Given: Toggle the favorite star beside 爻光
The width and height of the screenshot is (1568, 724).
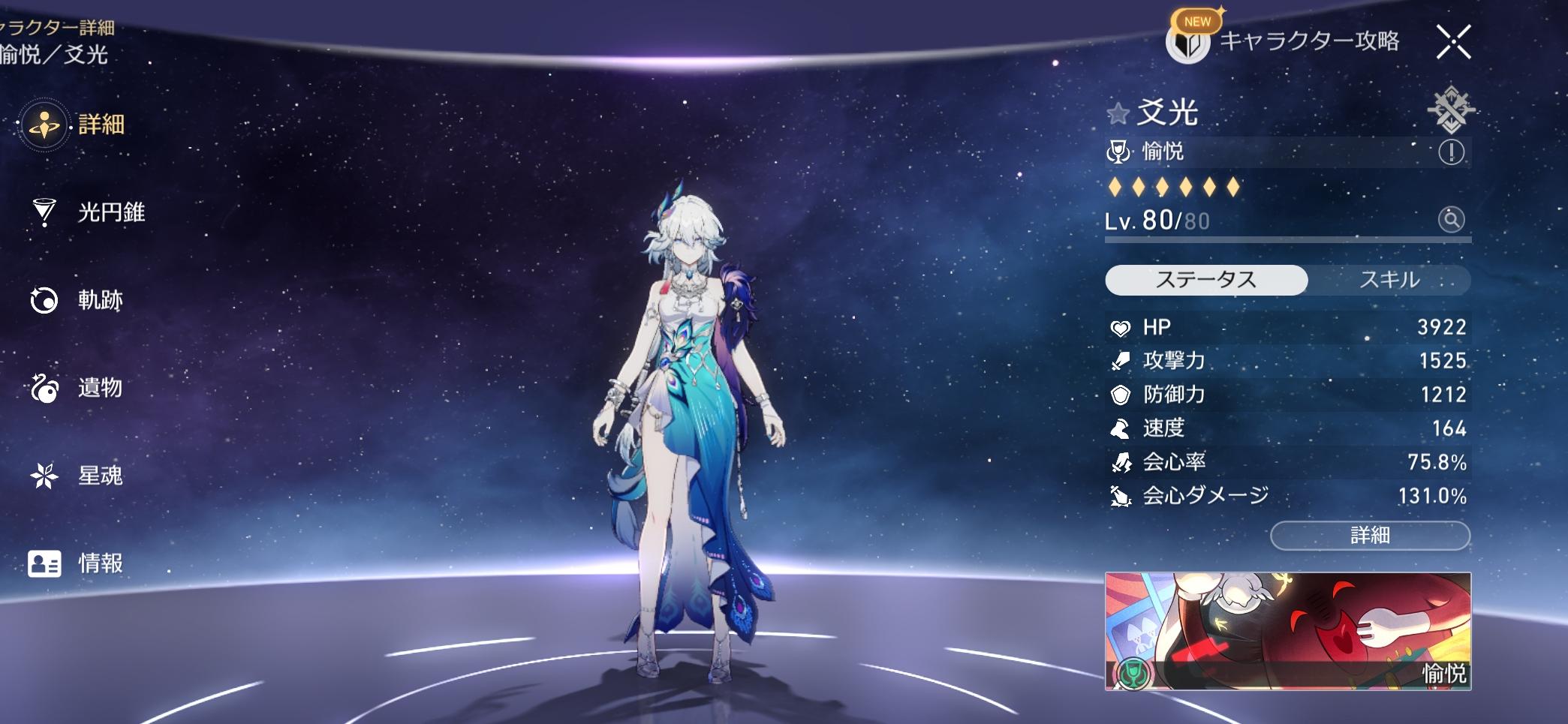Looking at the screenshot, I should [x=1118, y=114].
